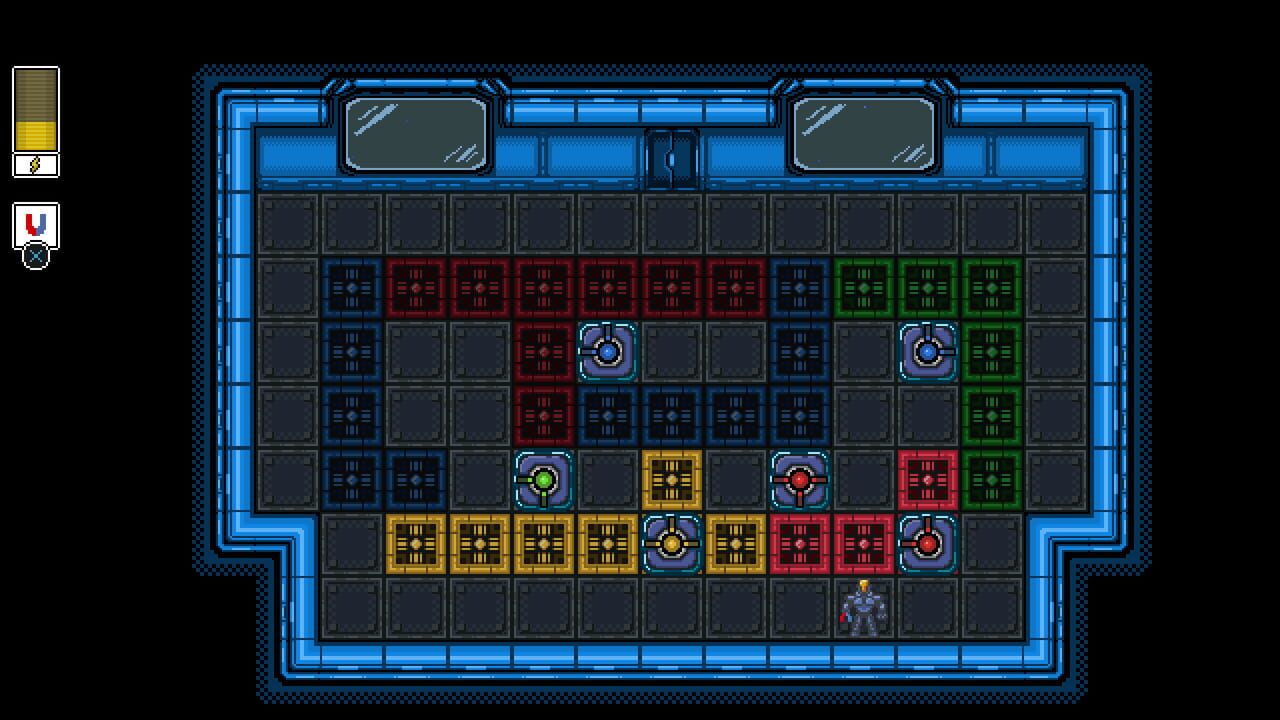This screenshot has width=1280, height=720.
Task: Select the lone red block near right edge
Action: [x=927, y=480]
